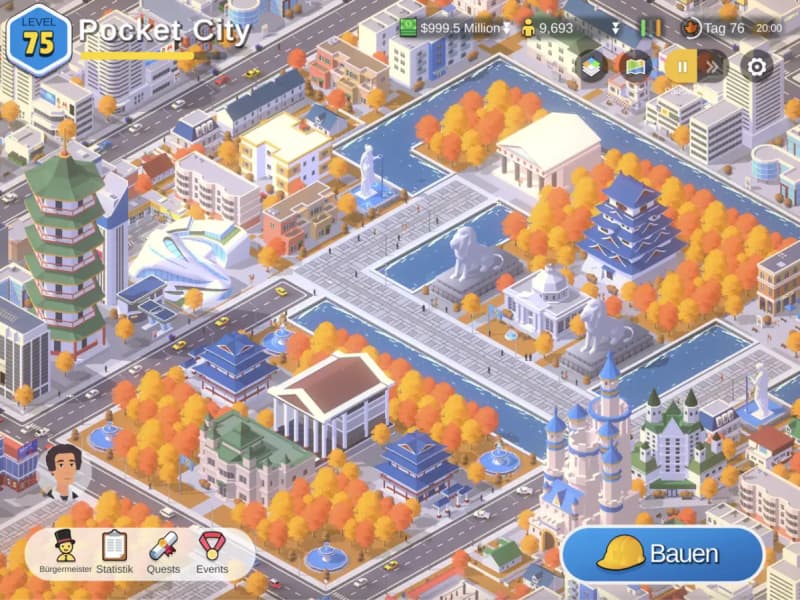800x600 pixels.
Task: Toggle the map layers overlay button
Action: point(593,67)
